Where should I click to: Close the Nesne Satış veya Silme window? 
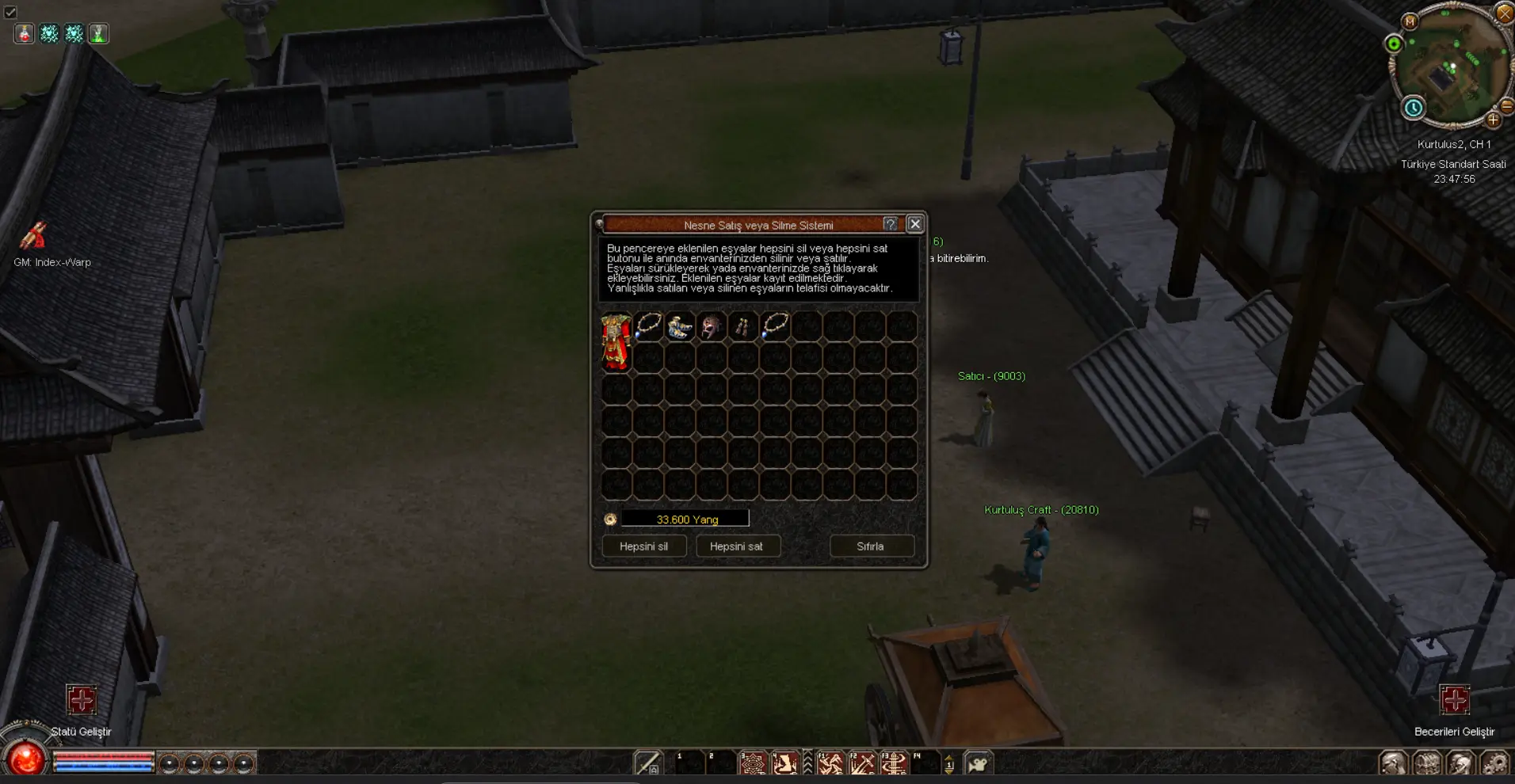pos(914,224)
